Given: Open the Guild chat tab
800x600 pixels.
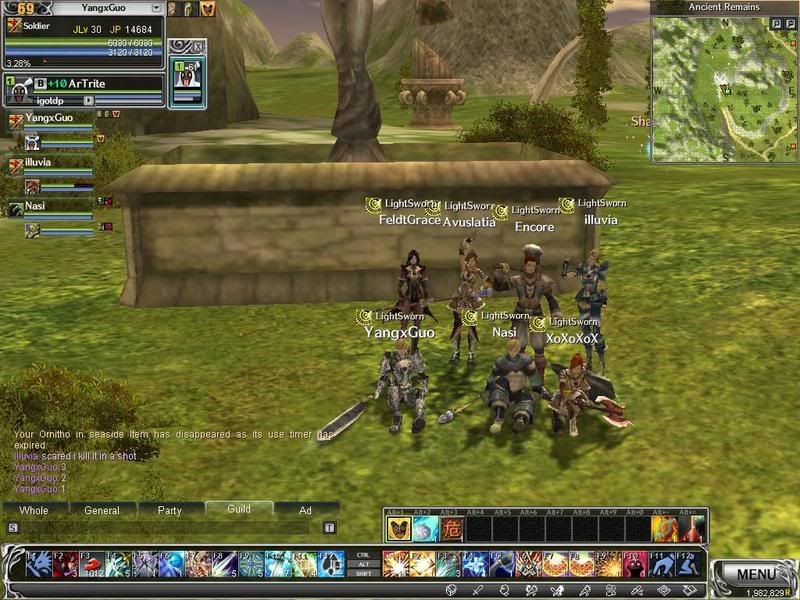Looking at the screenshot, I should point(238,509).
